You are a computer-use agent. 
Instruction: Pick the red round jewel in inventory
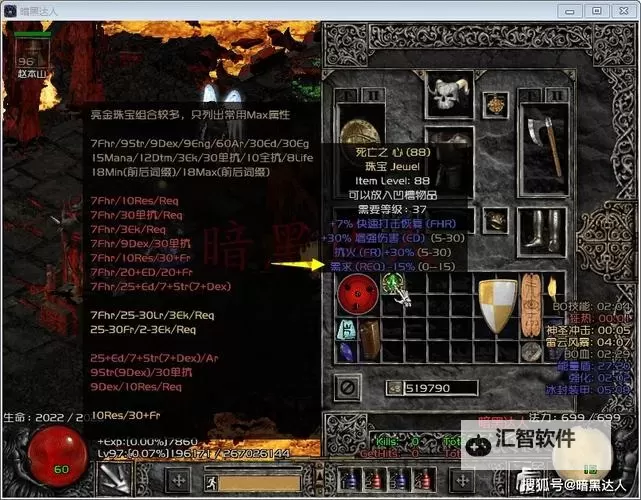point(355,292)
